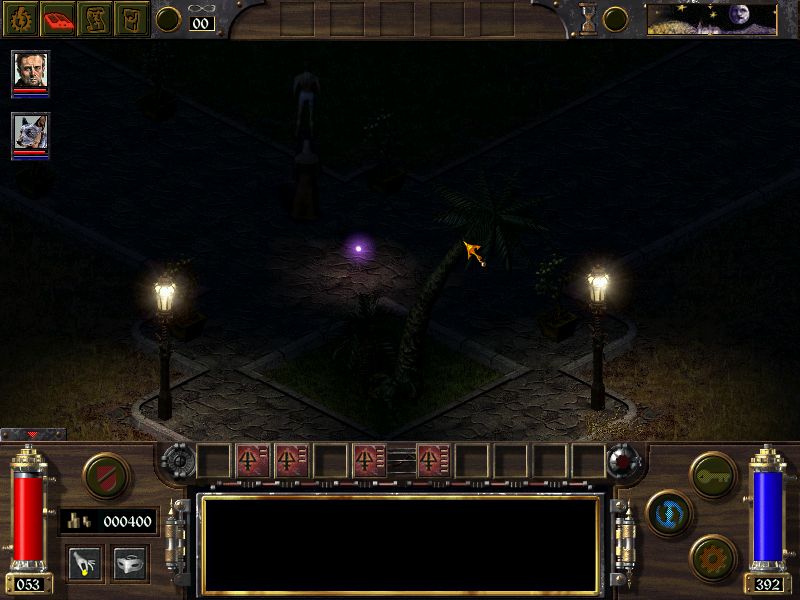Open the orange gear tech schematics button
The height and width of the screenshot is (600, 800).
coord(713,556)
